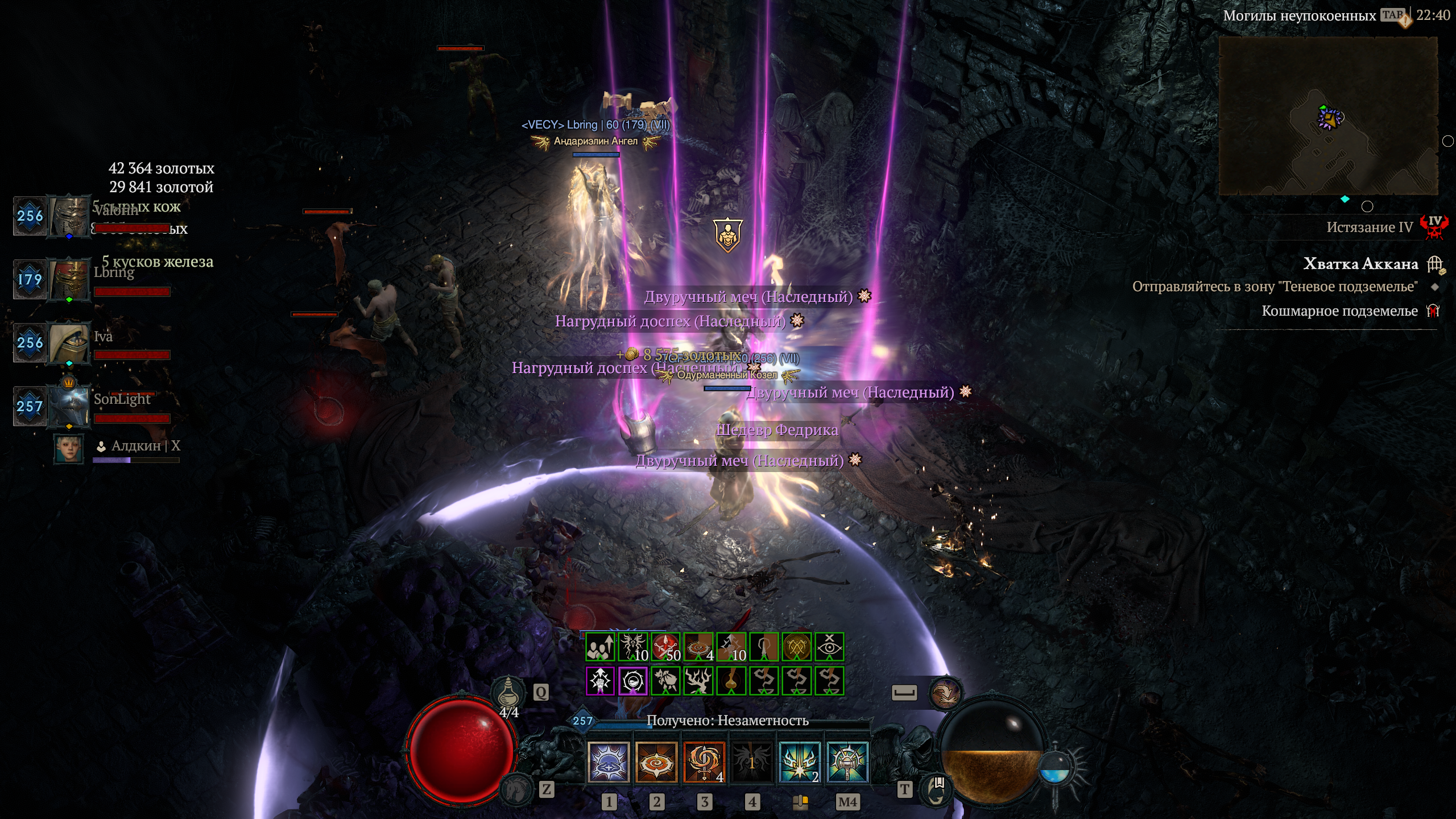Activate the first skill with the spiked sun icon
Screen dimensions: 1456x819
coord(608,762)
